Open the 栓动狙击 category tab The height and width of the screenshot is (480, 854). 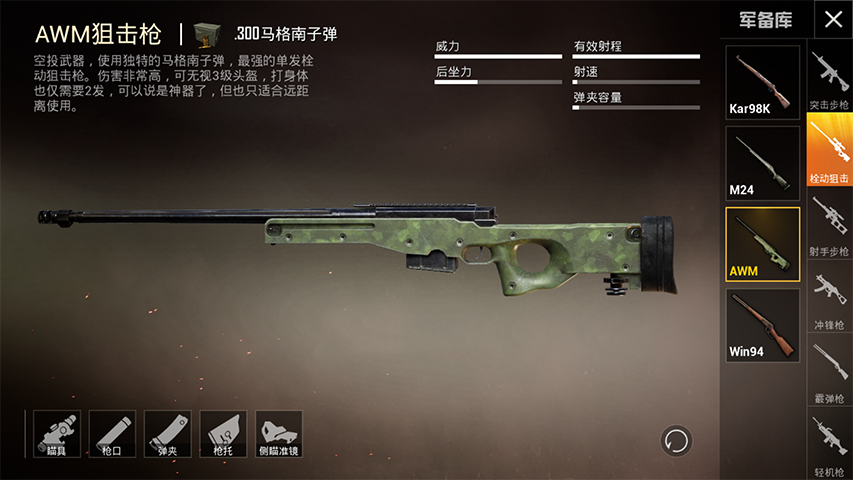[x=829, y=150]
